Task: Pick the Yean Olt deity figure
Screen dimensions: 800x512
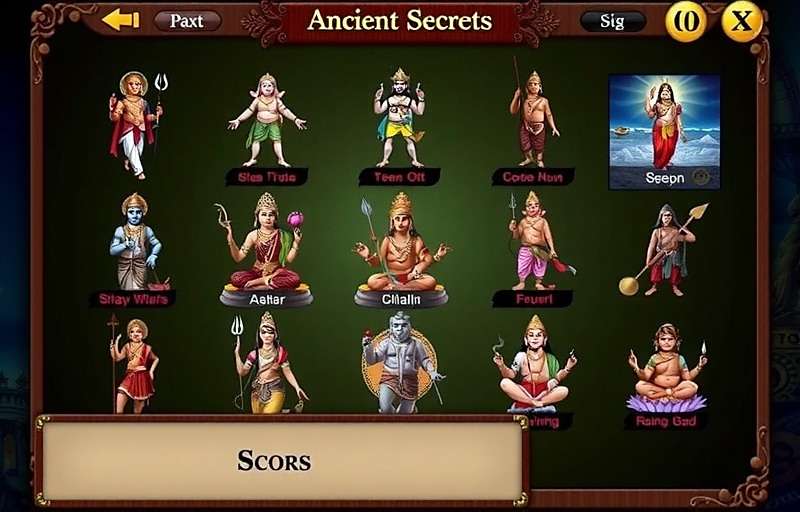Action: (399, 118)
